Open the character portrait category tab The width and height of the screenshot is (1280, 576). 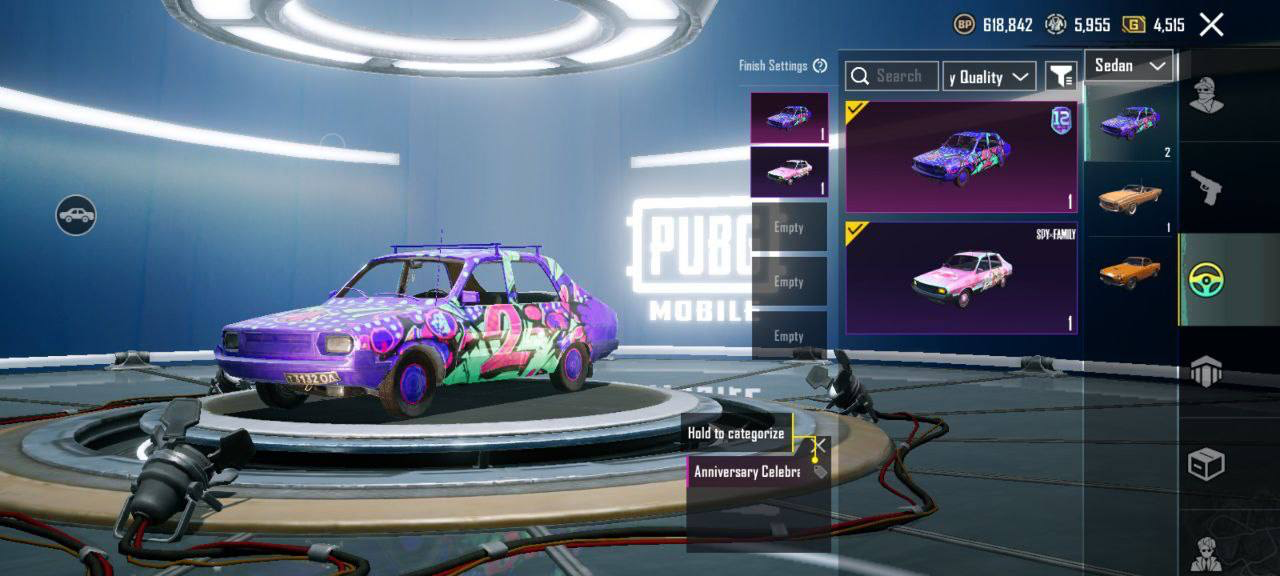[x=1207, y=552]
